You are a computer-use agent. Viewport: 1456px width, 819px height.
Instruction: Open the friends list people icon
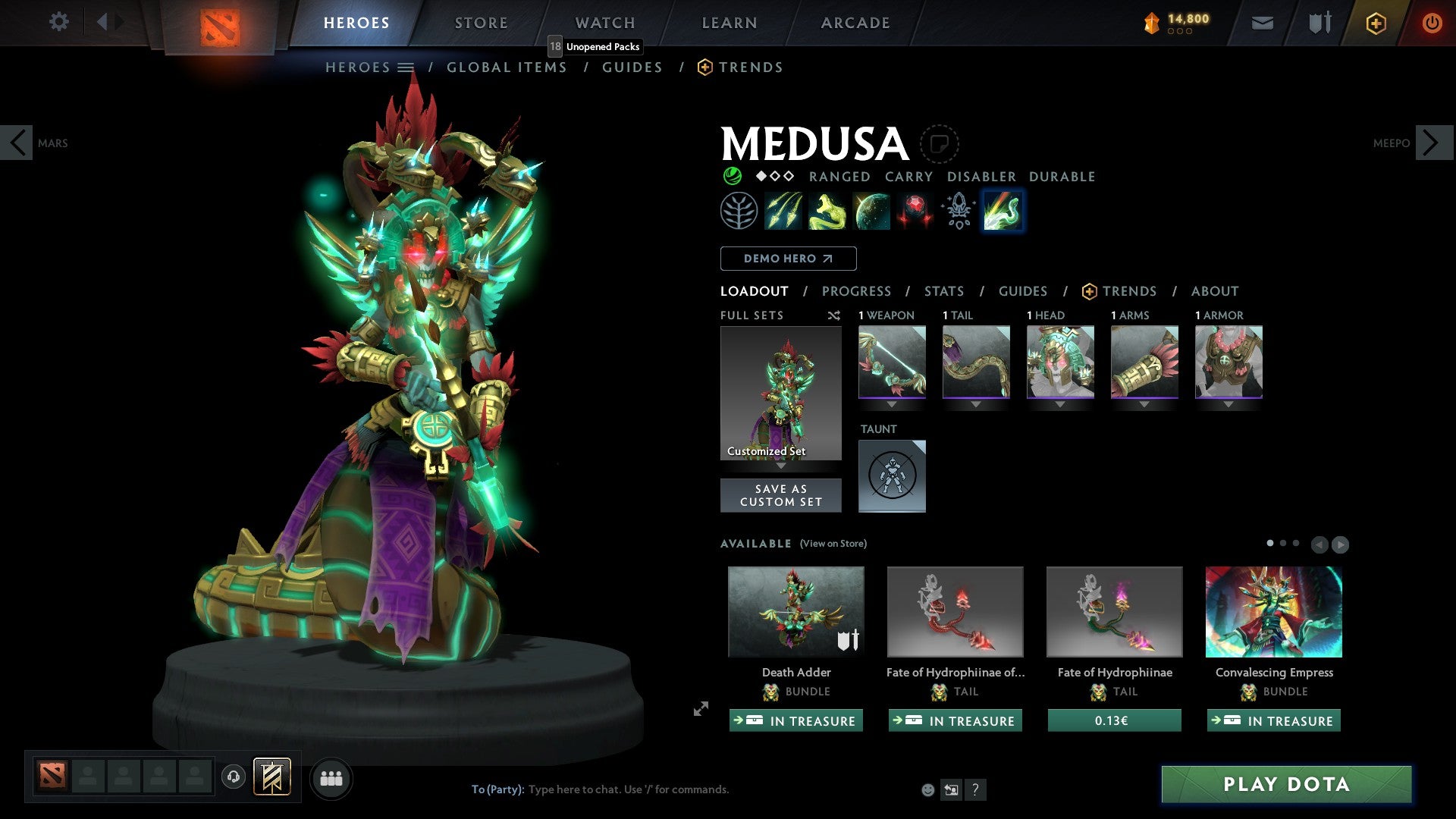(x=331, y=777)
